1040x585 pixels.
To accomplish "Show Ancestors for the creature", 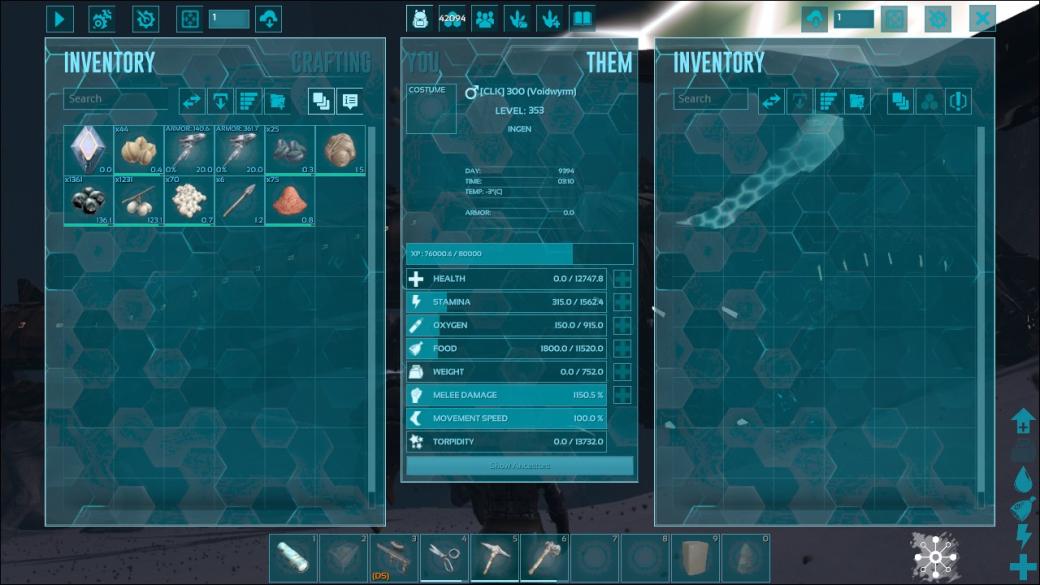I will tap(519, 466).
